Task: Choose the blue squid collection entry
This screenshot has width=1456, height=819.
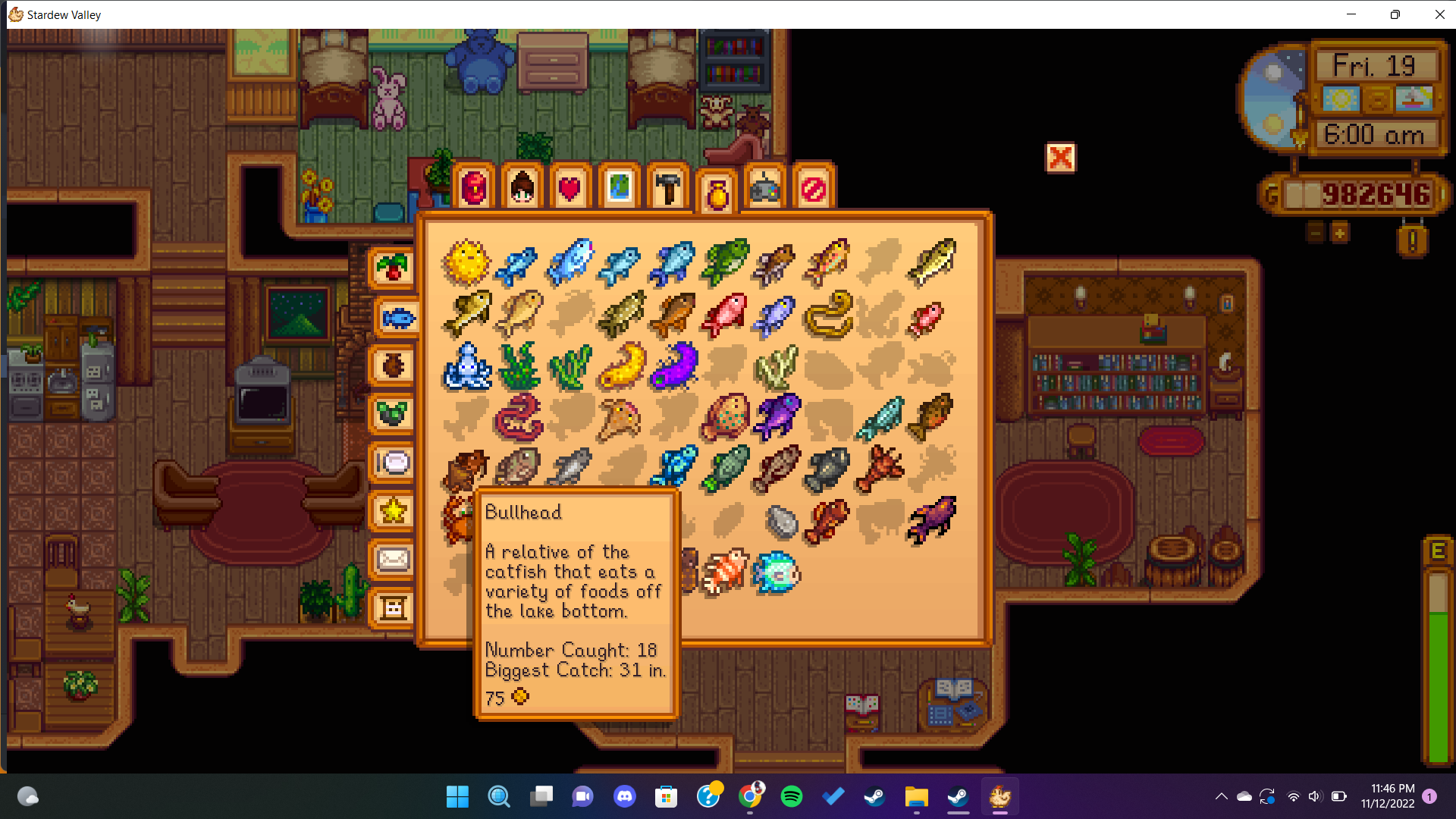Action: [466, 366]
